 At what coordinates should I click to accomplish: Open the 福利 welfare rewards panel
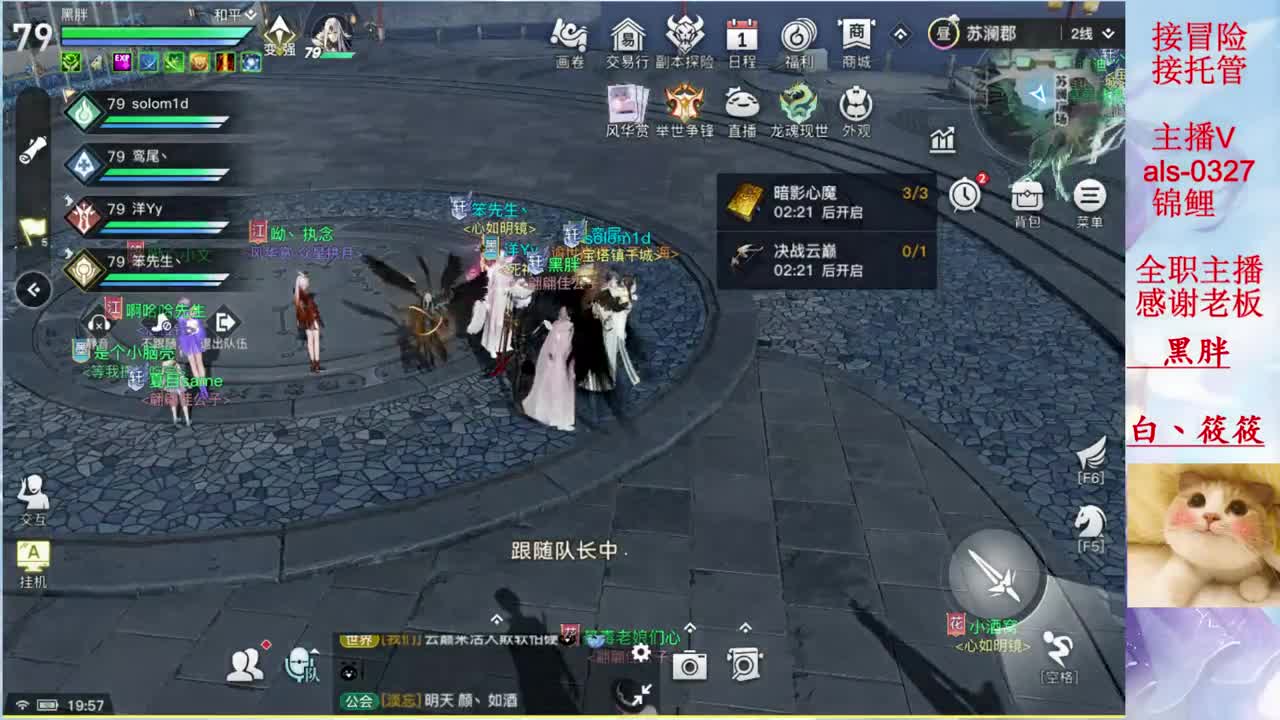click(800, 42)
